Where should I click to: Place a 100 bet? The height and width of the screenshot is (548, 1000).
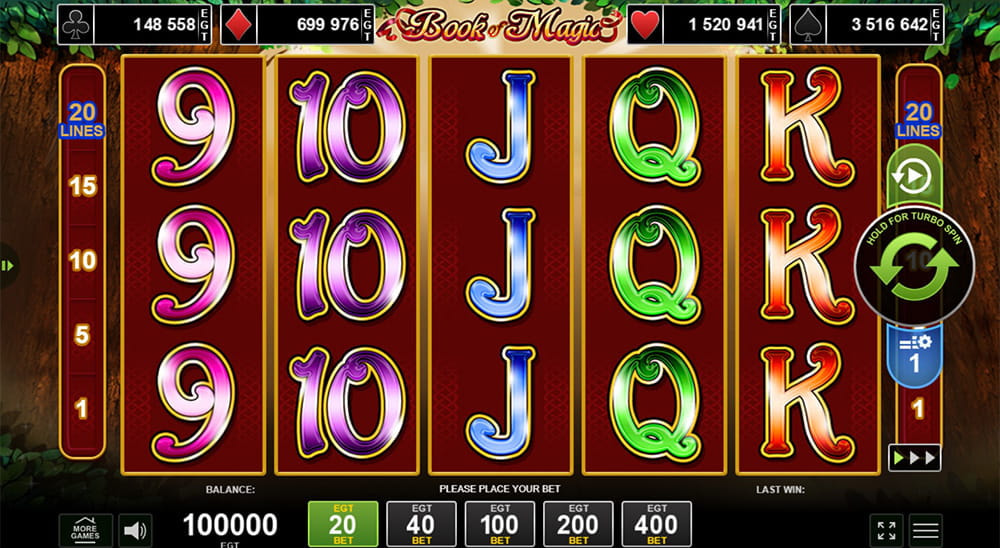click(x=500, y=524)
